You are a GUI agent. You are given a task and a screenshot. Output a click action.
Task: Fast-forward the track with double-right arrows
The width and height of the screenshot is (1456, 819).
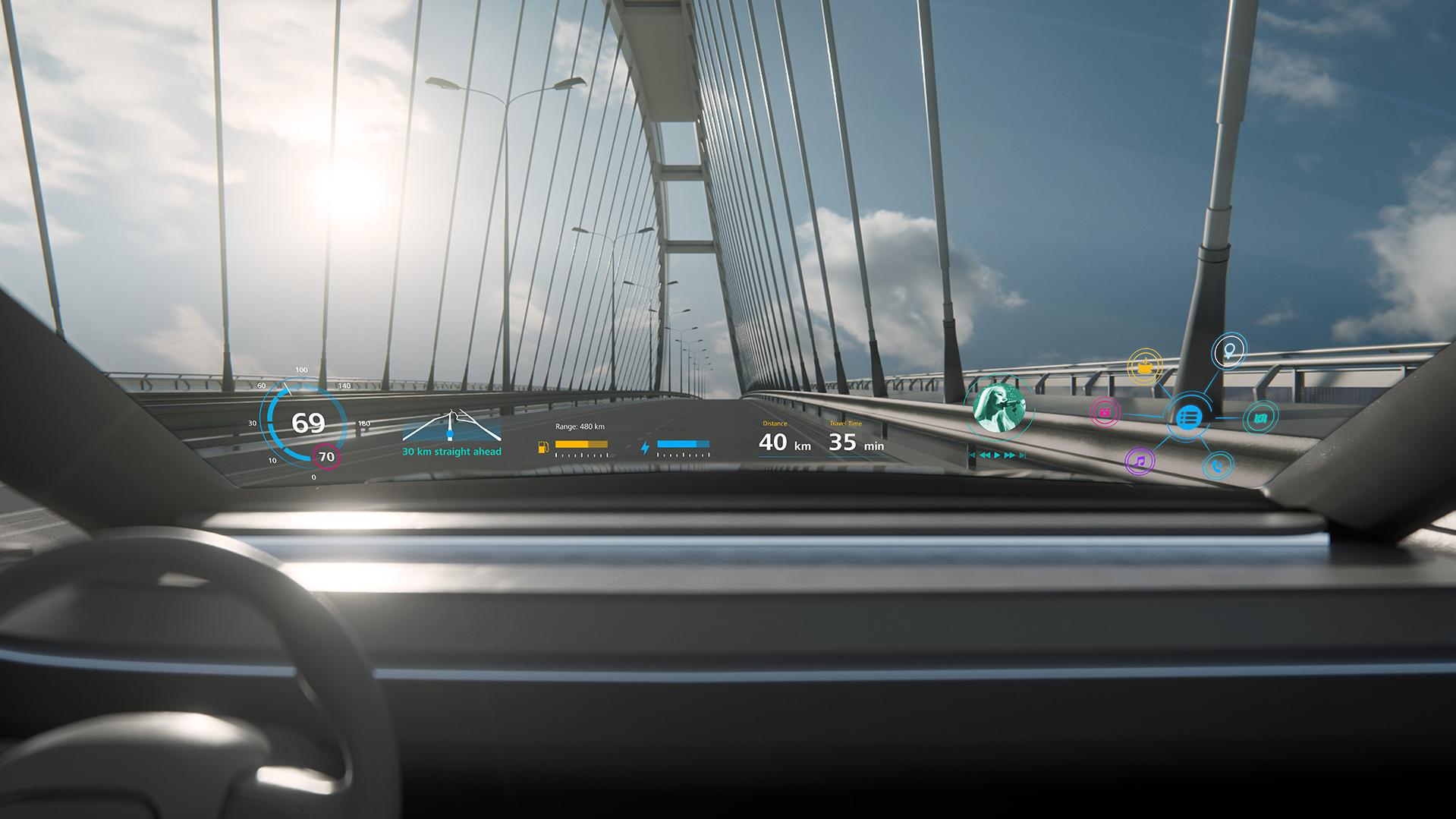[1010, 455]
